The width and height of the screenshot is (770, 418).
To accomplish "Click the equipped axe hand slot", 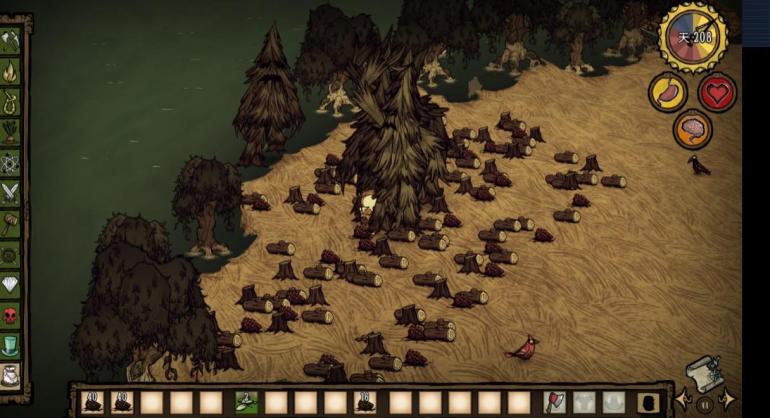I will coord(554,402).
